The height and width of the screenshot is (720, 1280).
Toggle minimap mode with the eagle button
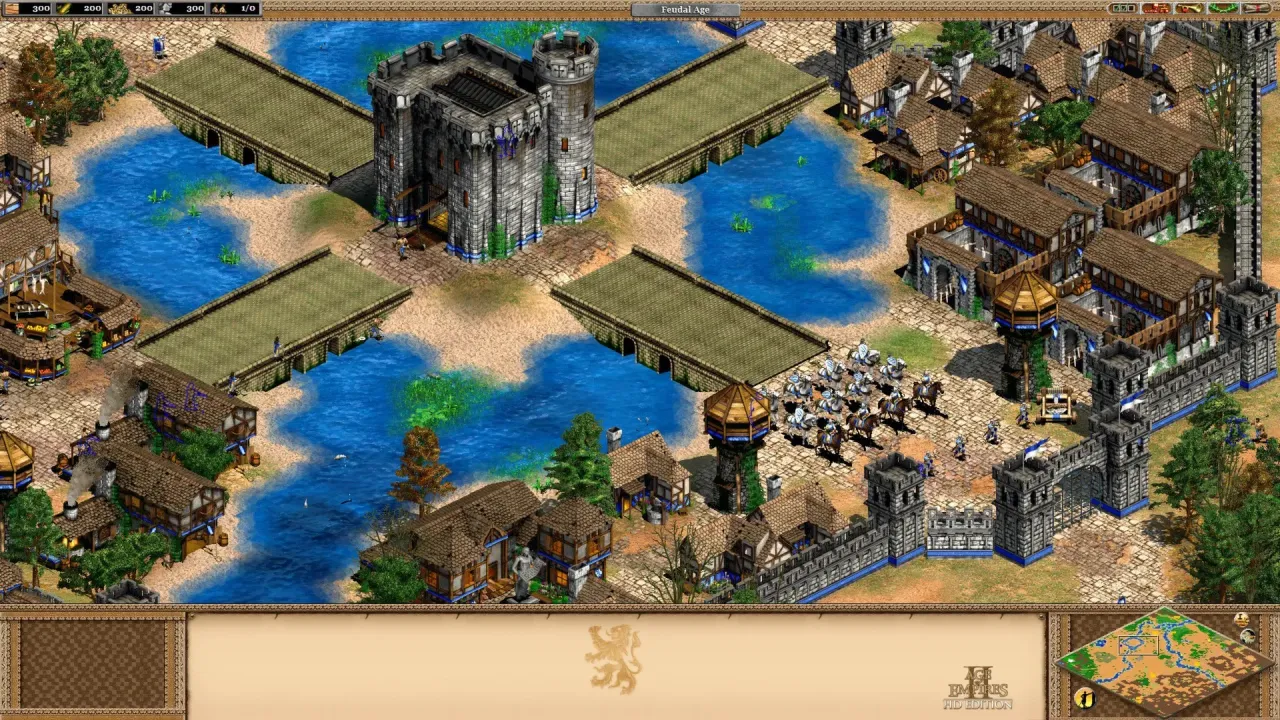[1247, 637]
